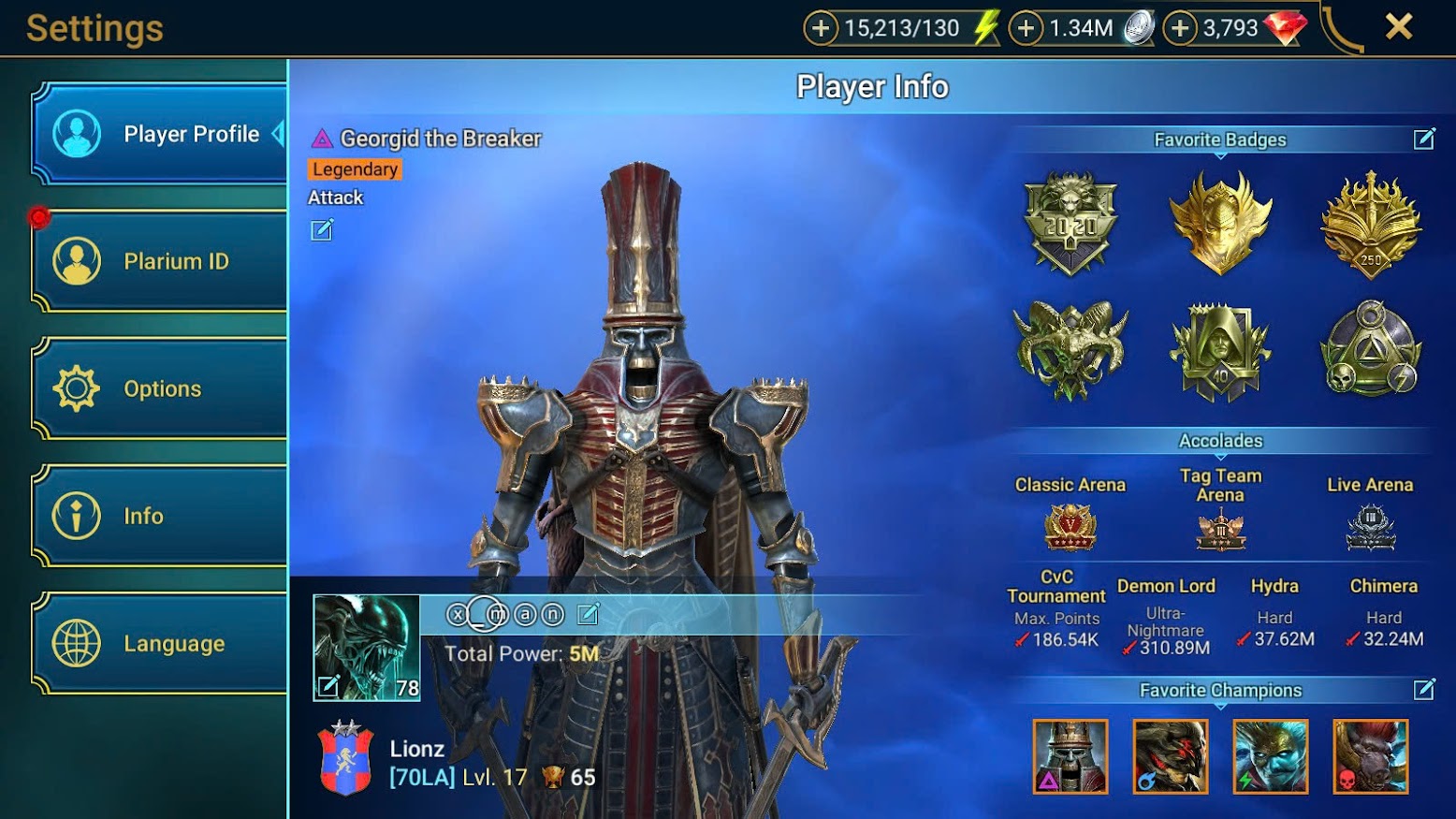Switch to the Plarium ID section

[159, 261]
